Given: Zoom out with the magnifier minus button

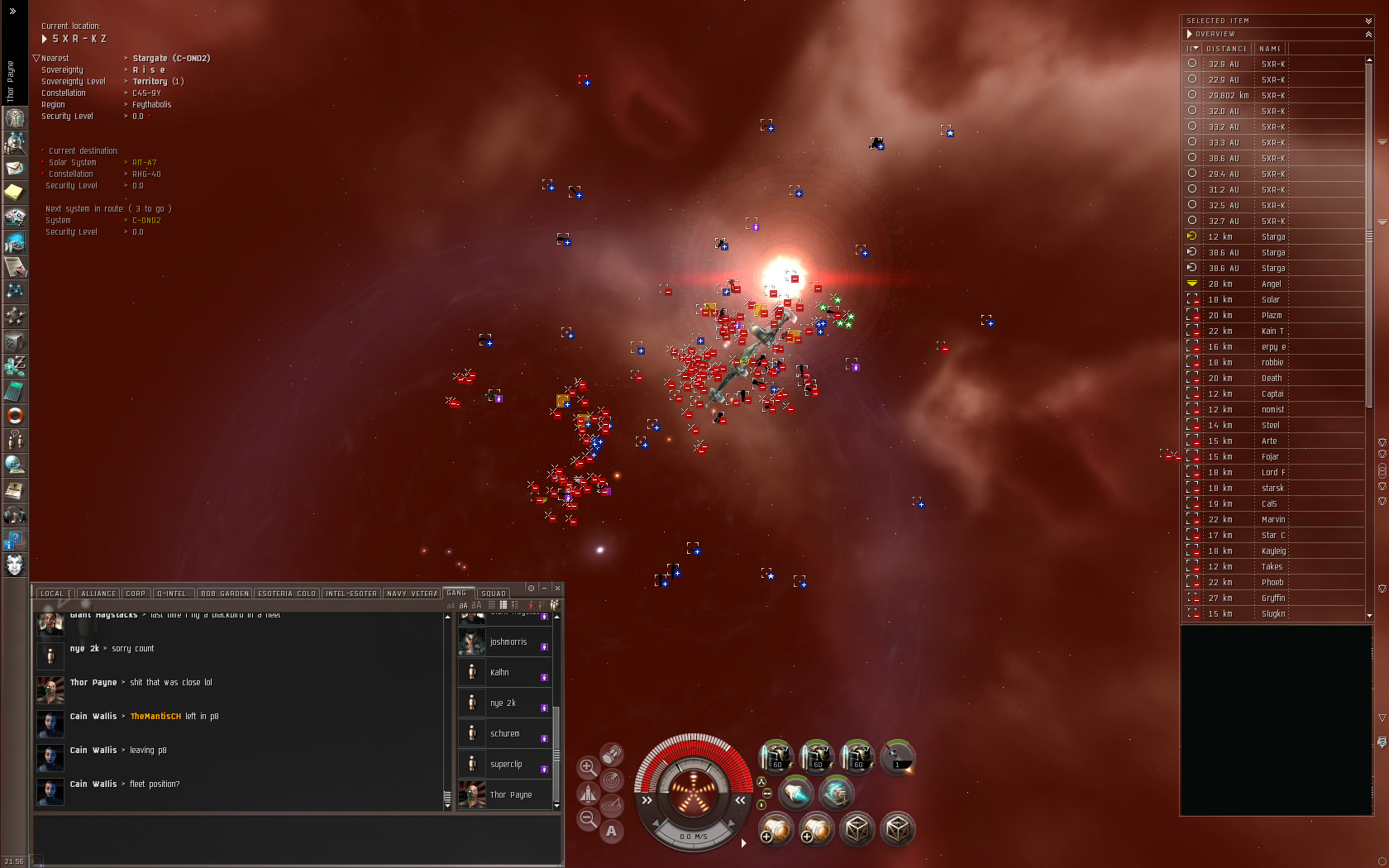Looking at the screenshot, I should point(588,818).
